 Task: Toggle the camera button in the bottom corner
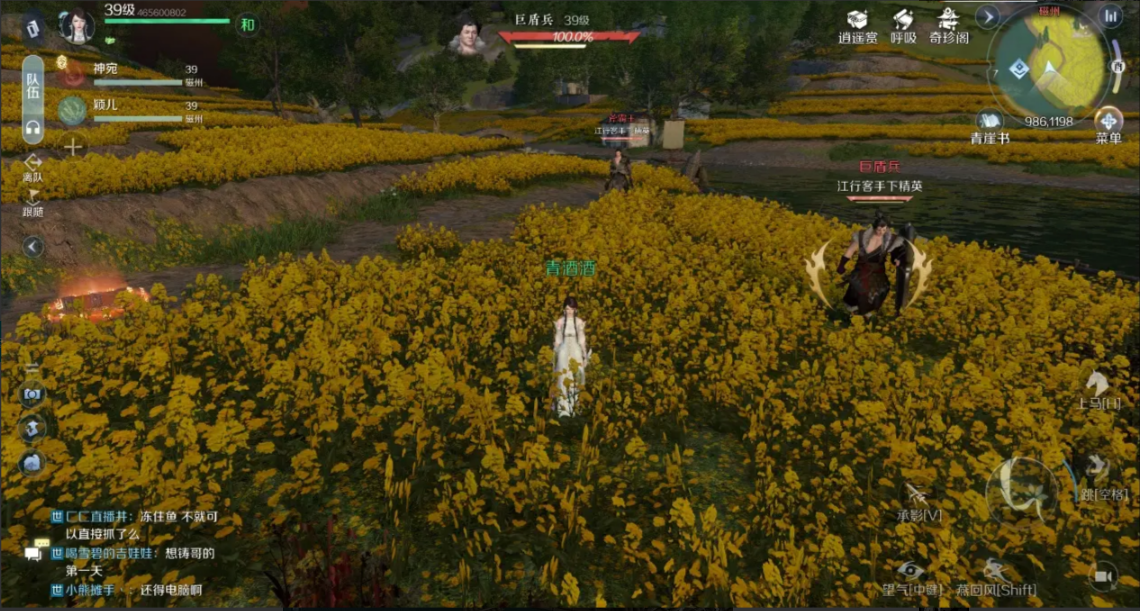(x=1103, y=577)
